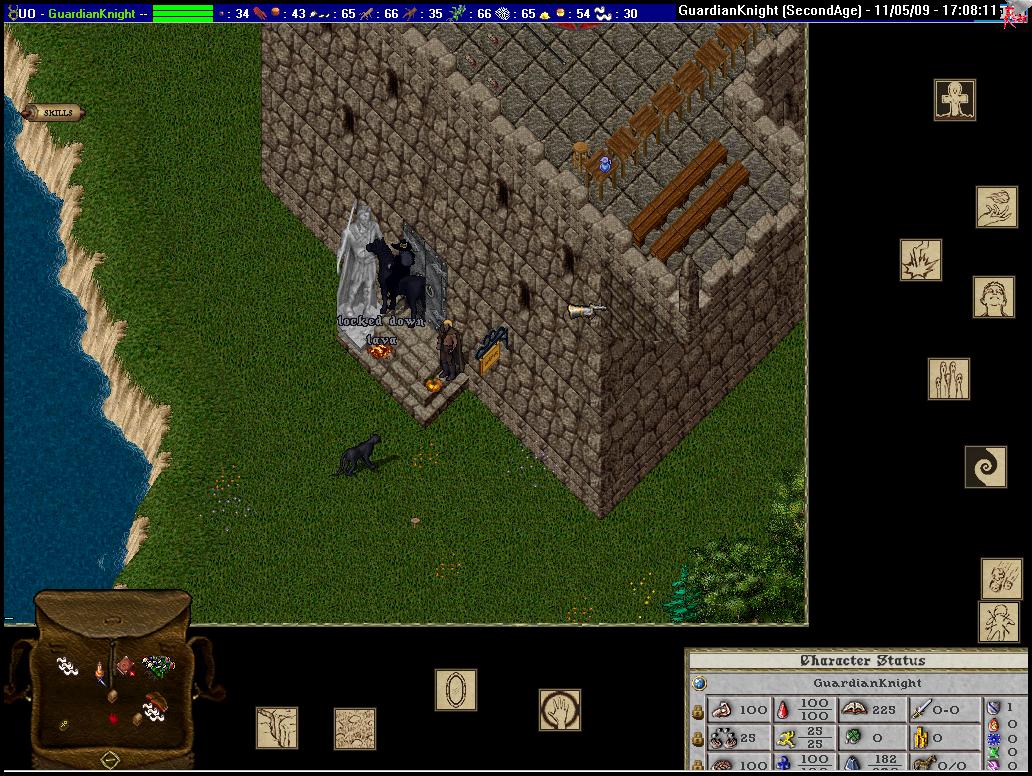Cast the oval mirror spell icon
Image resolution: width=1032 pixels, height=776 pixels.
[455, 690]
